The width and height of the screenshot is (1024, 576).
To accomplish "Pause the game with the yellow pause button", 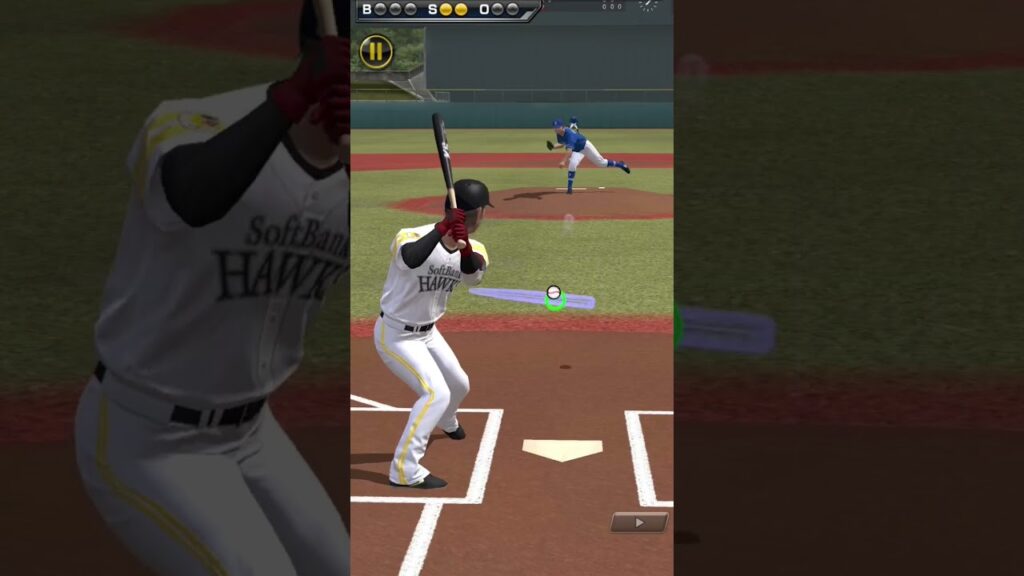I will [376, 51].
